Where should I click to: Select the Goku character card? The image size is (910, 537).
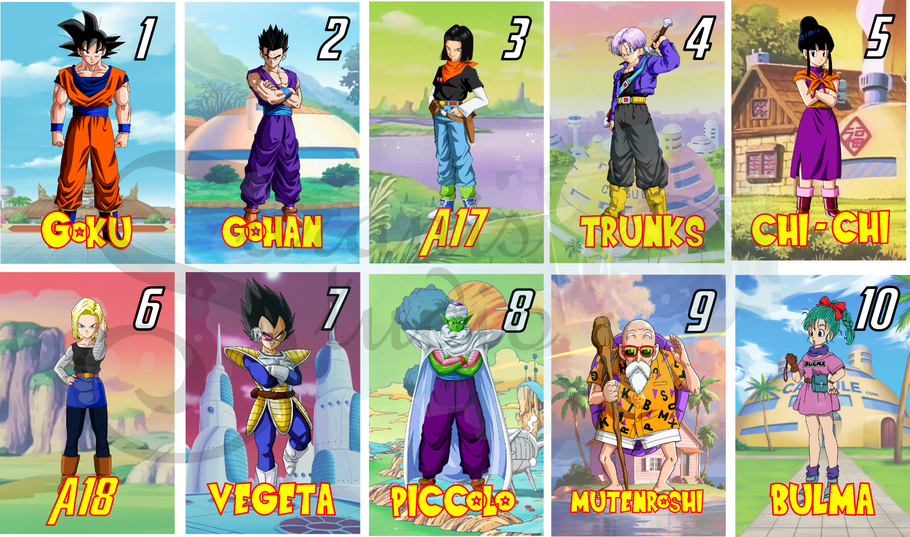point(88,132)
